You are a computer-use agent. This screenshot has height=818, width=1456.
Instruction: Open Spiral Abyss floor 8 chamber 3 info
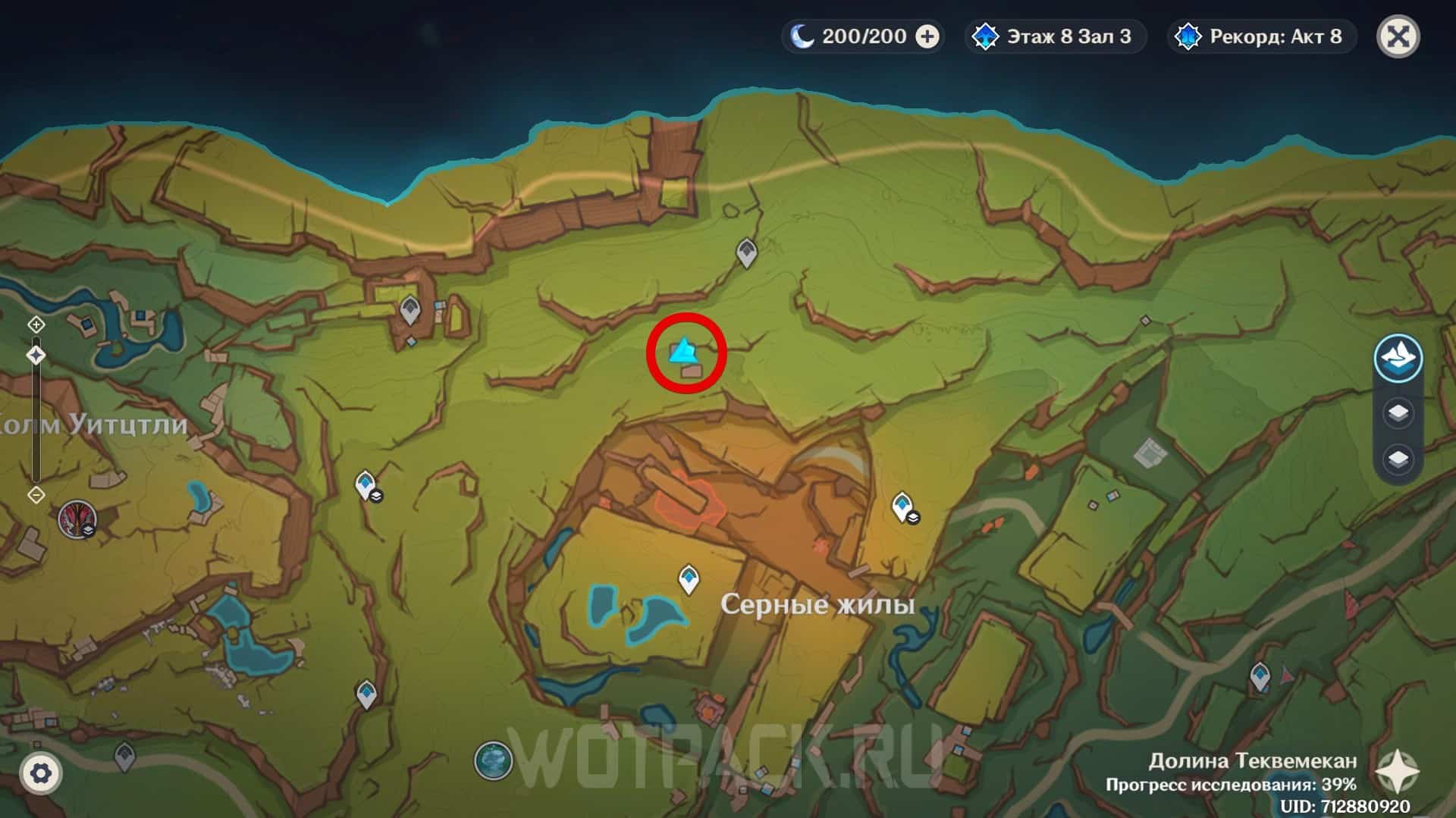click(1055, 36)
